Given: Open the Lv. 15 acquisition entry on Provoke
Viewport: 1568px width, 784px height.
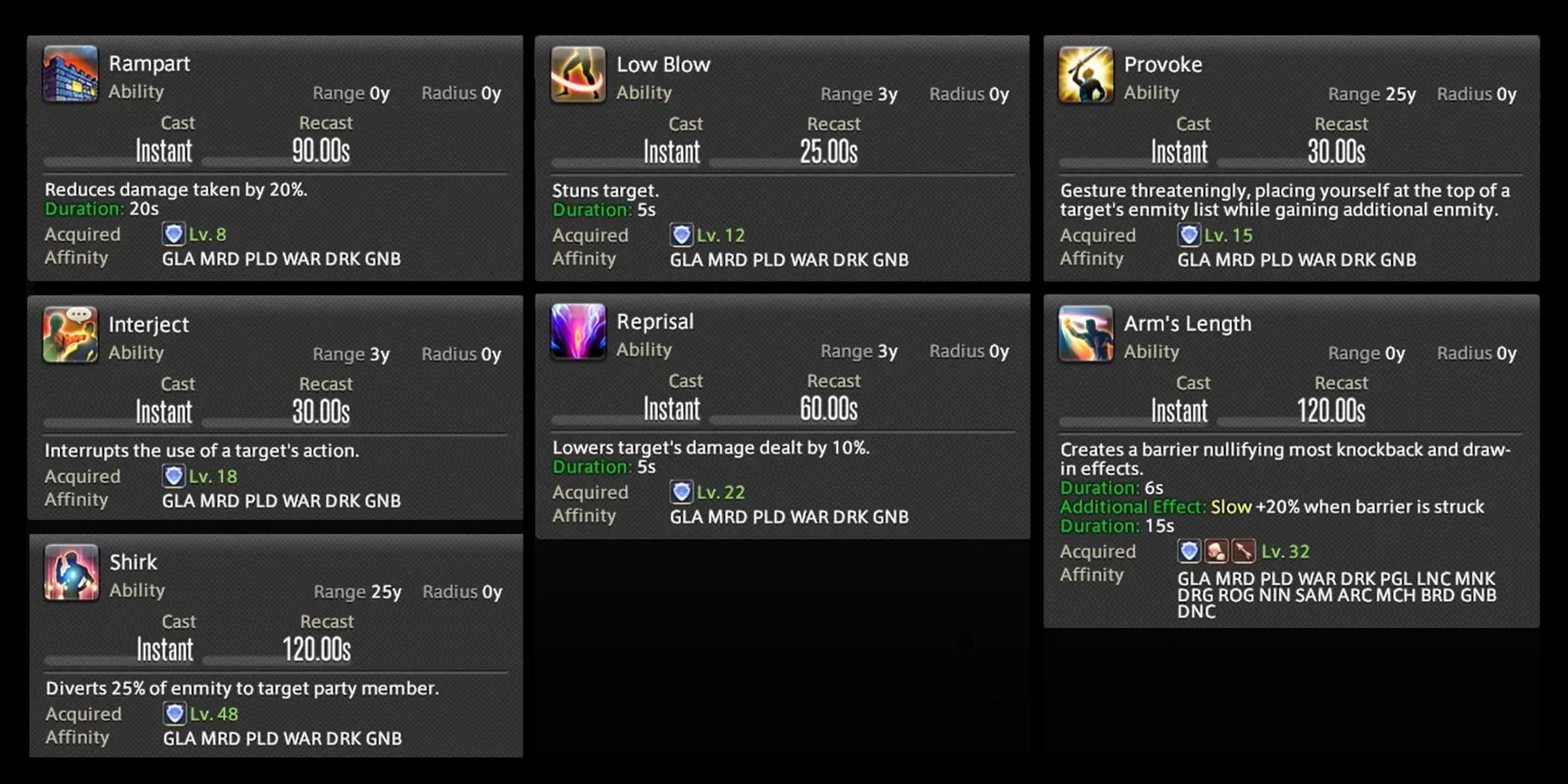Looking at the screenshot, I should 1227,235.
